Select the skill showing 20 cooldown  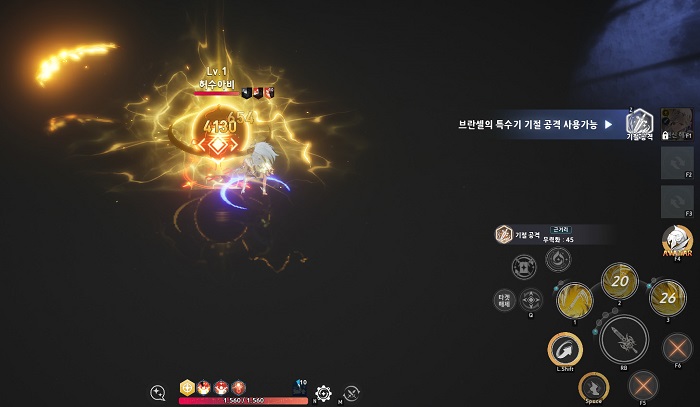point(619,281)
